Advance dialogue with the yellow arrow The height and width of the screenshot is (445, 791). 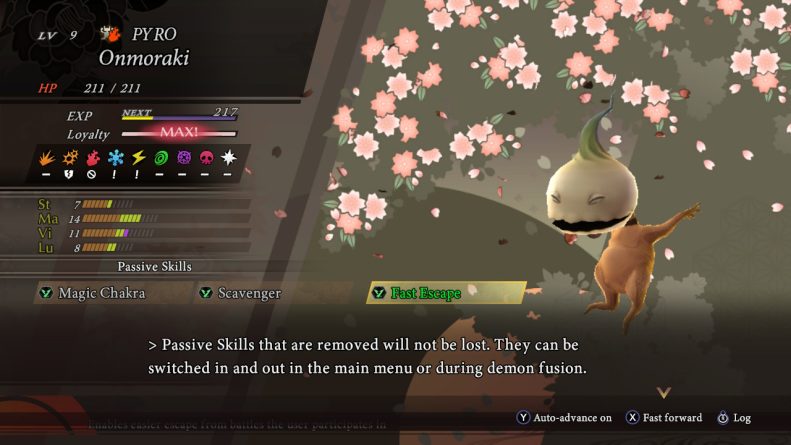[663, 393]
